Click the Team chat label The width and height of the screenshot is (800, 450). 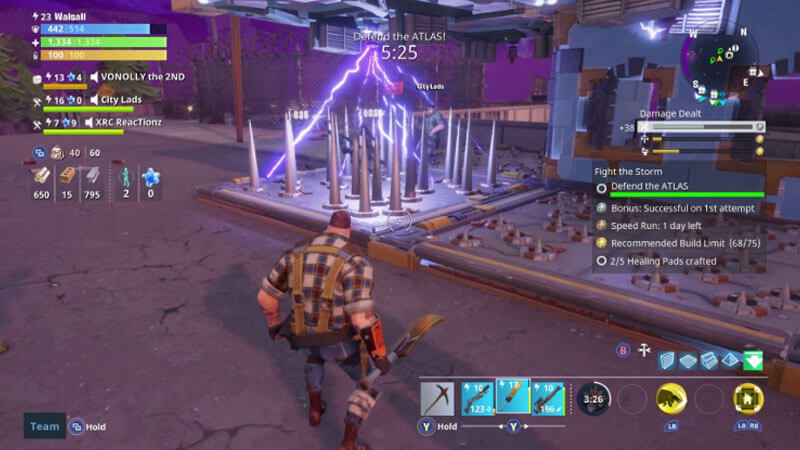[x=44, y=426]
